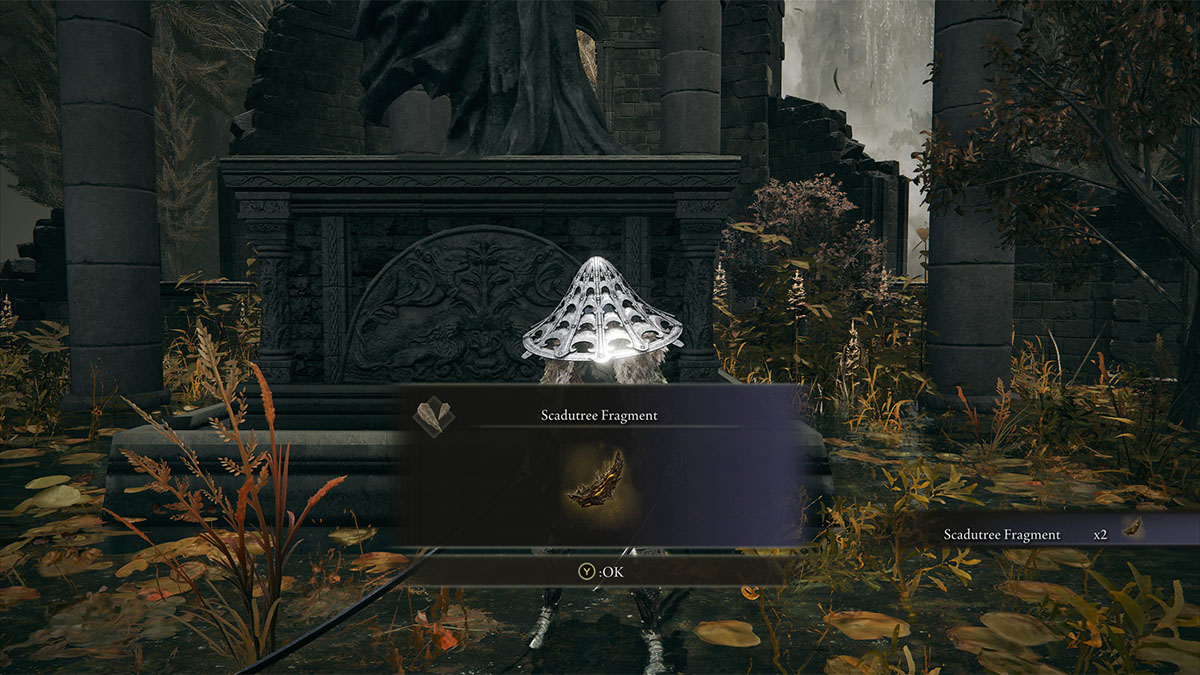Image resolution: width=1200 pixels, height=675 pixels.
Task: Click the Scadutree Fragment x2 pickup notification
Action: point(1040,534)
